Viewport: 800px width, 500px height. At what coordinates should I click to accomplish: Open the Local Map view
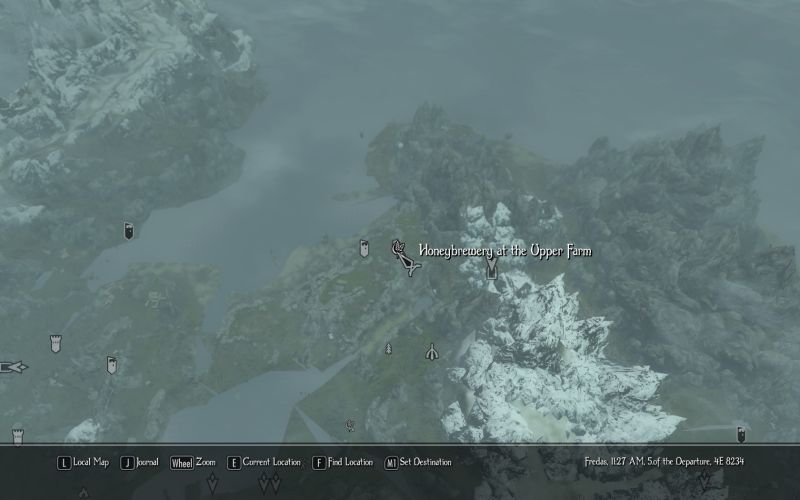point(83,462)
